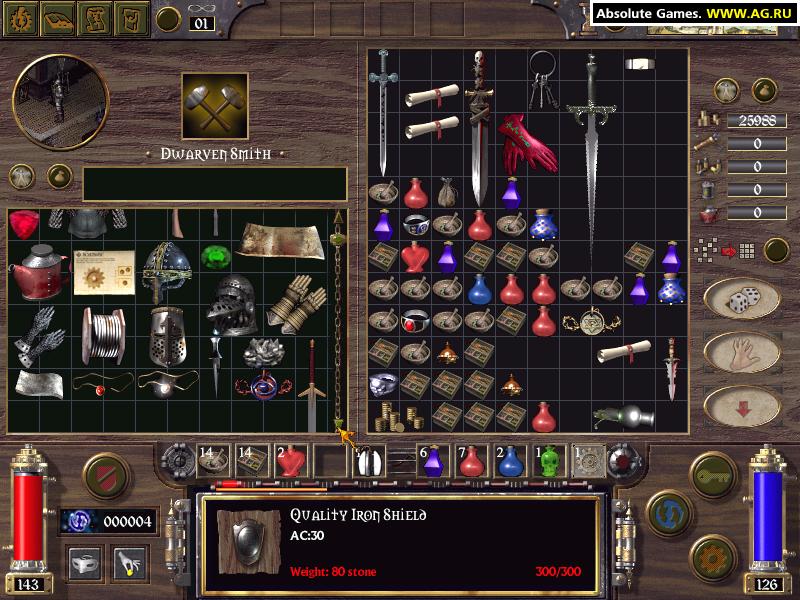Screen dimensions: 800x600
Task: Select the spool of wire
Action: coord(105,336)
